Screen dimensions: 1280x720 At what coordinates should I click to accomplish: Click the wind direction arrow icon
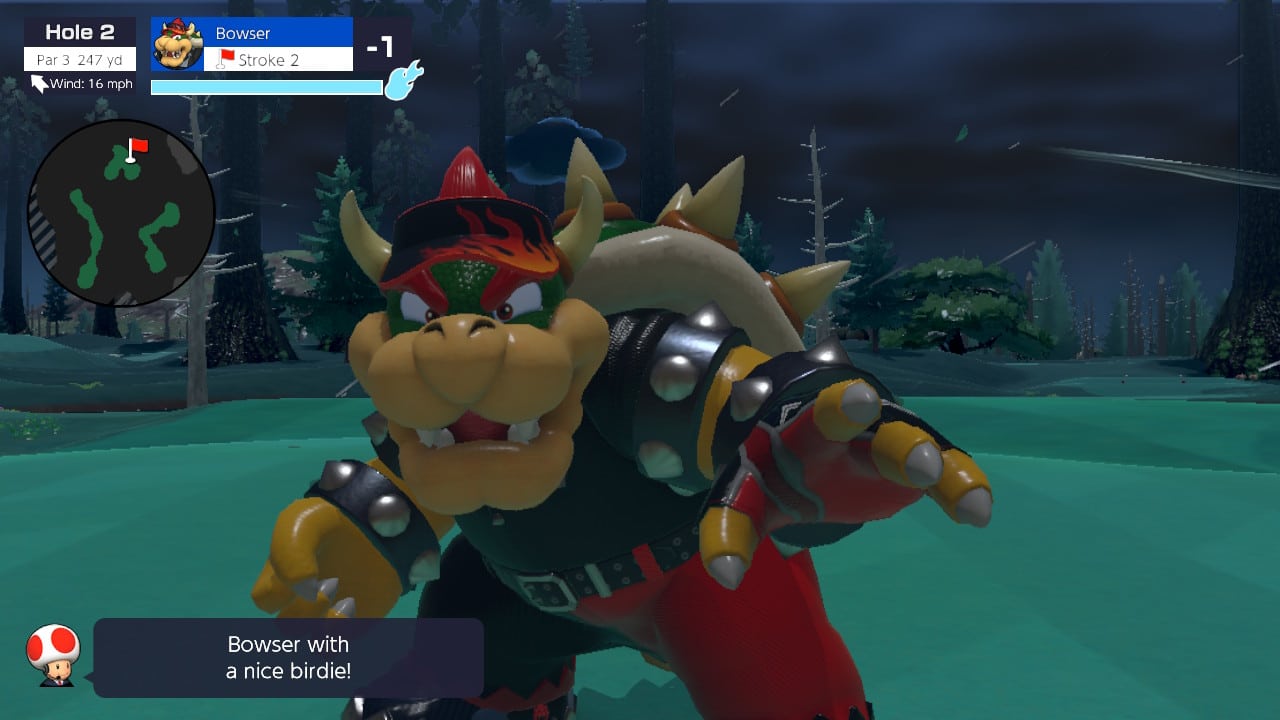pos(38,85)
